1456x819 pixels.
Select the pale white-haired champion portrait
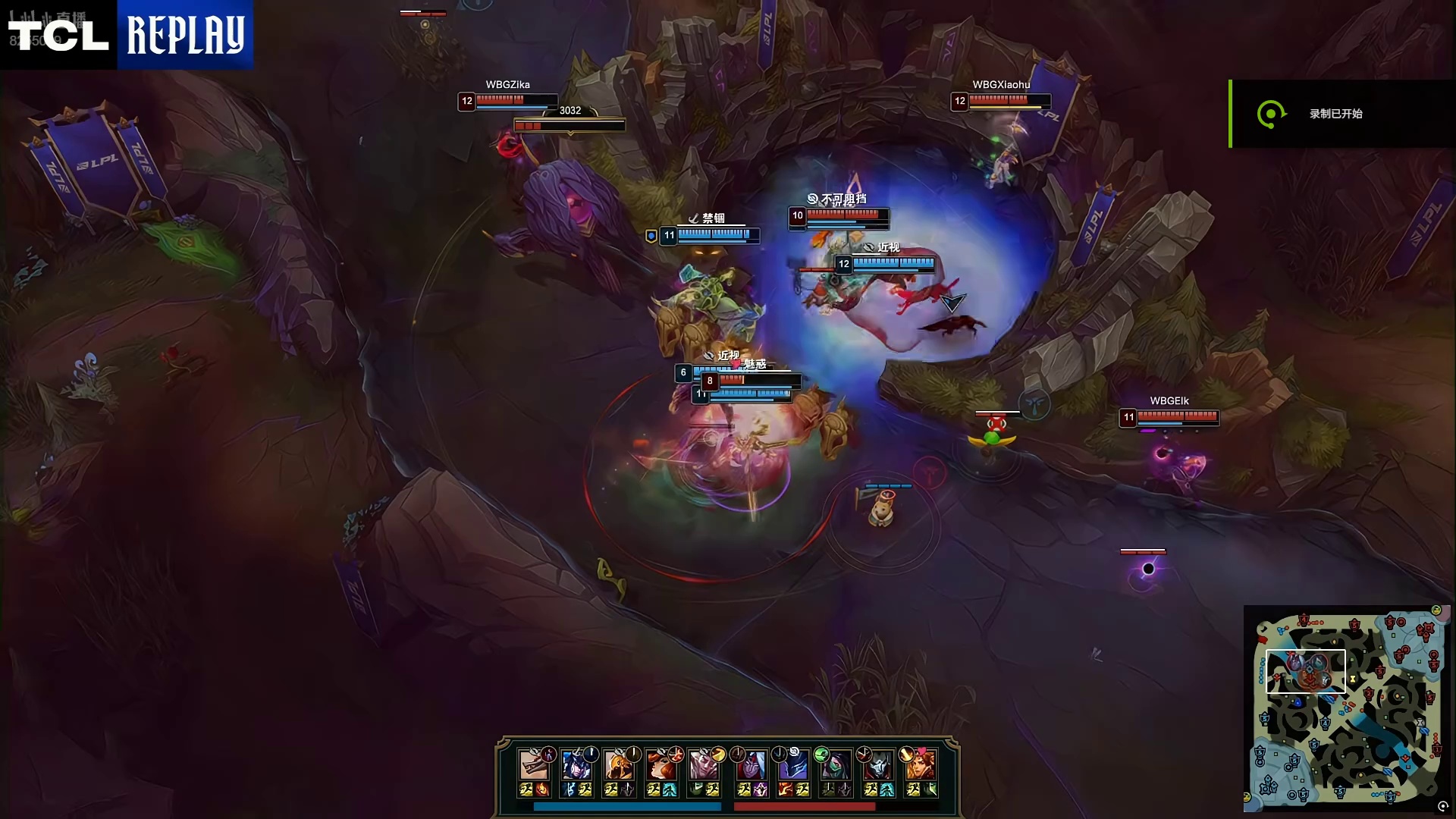pos(704,765)
